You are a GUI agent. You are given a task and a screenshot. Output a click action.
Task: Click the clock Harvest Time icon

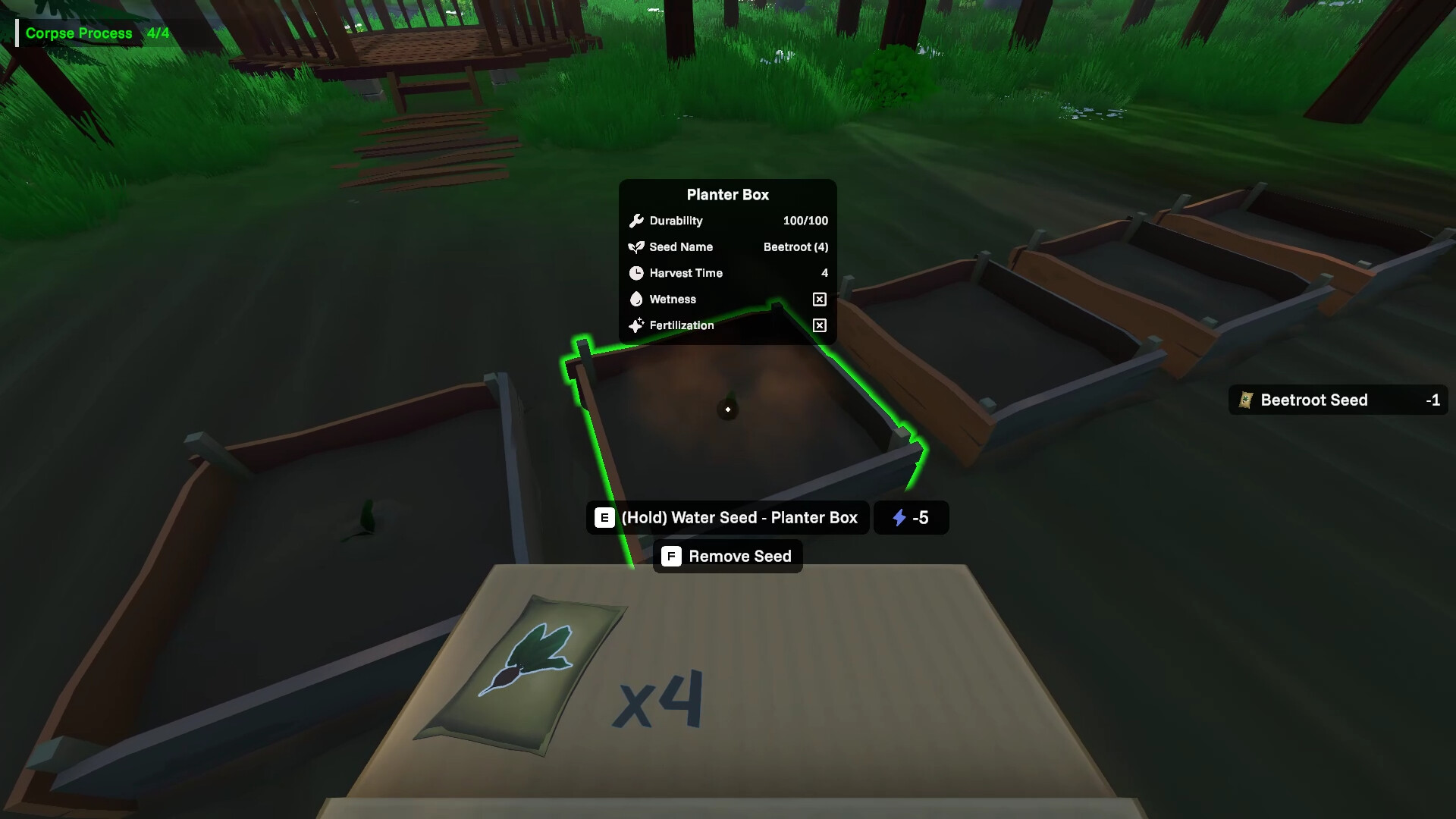coord(636,273)
